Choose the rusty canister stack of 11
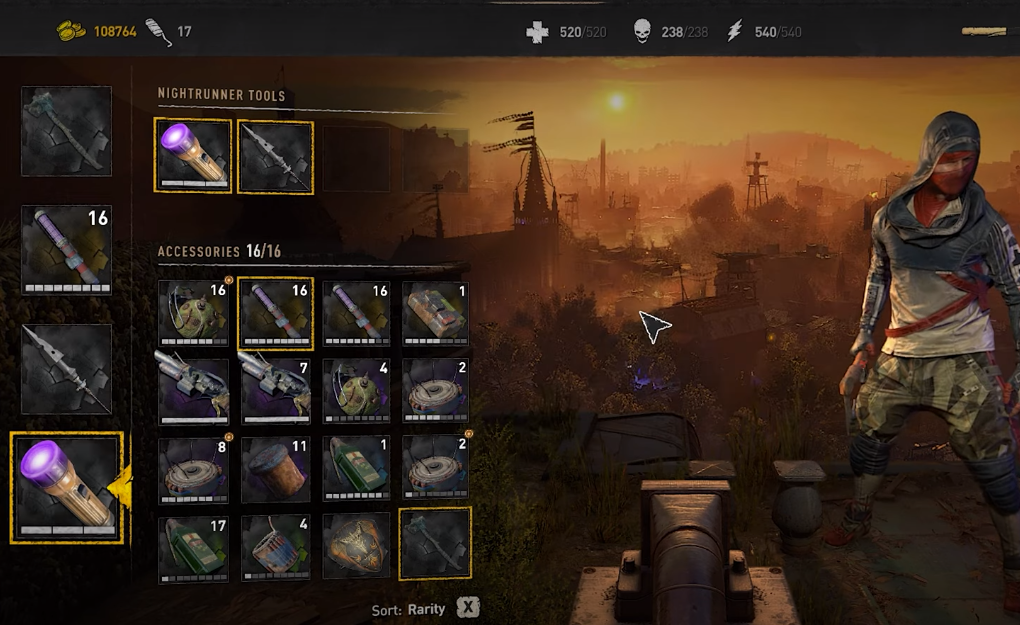This screenshot has width=1020, height=625. (275, 467)
